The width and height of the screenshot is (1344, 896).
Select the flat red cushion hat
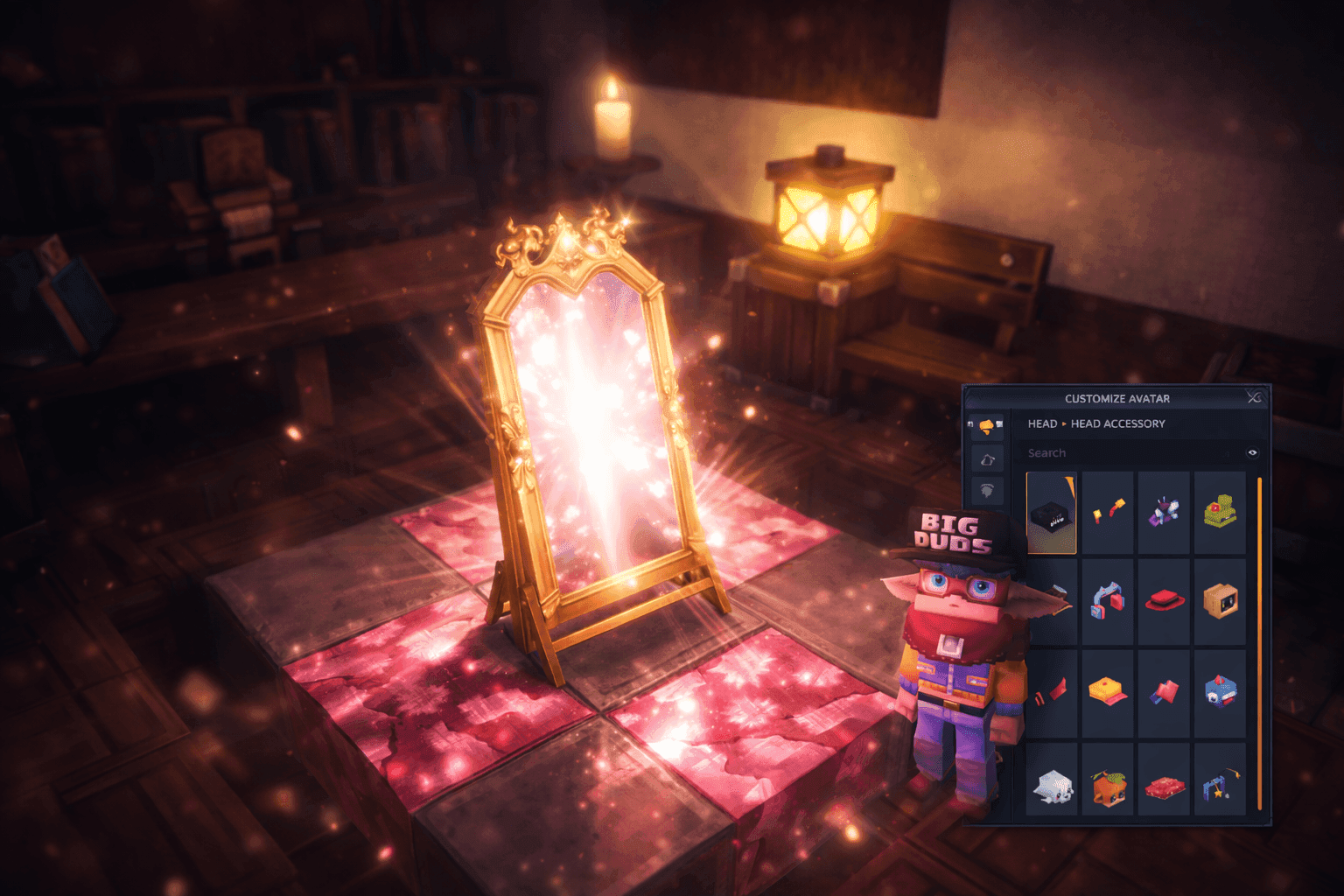1164,785
